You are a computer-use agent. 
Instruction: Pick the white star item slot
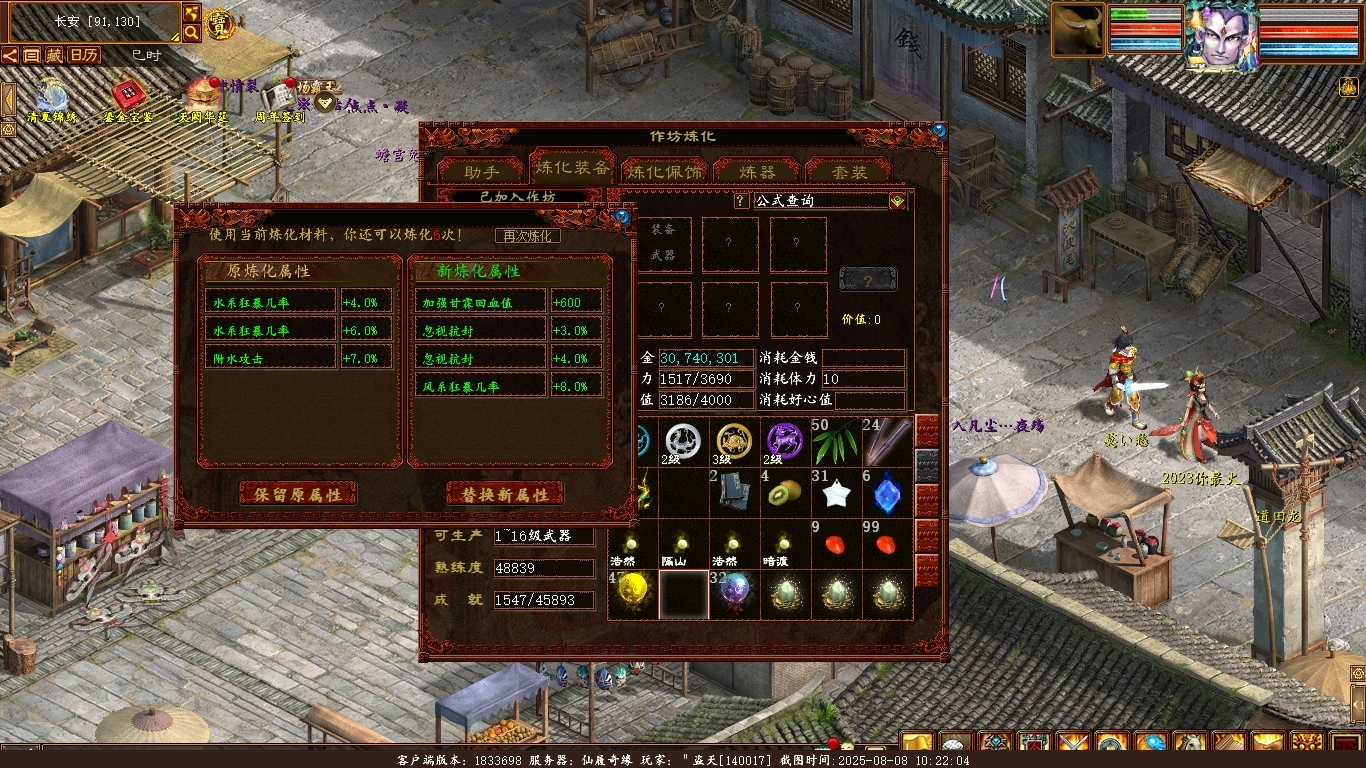(x=836, y=493)
